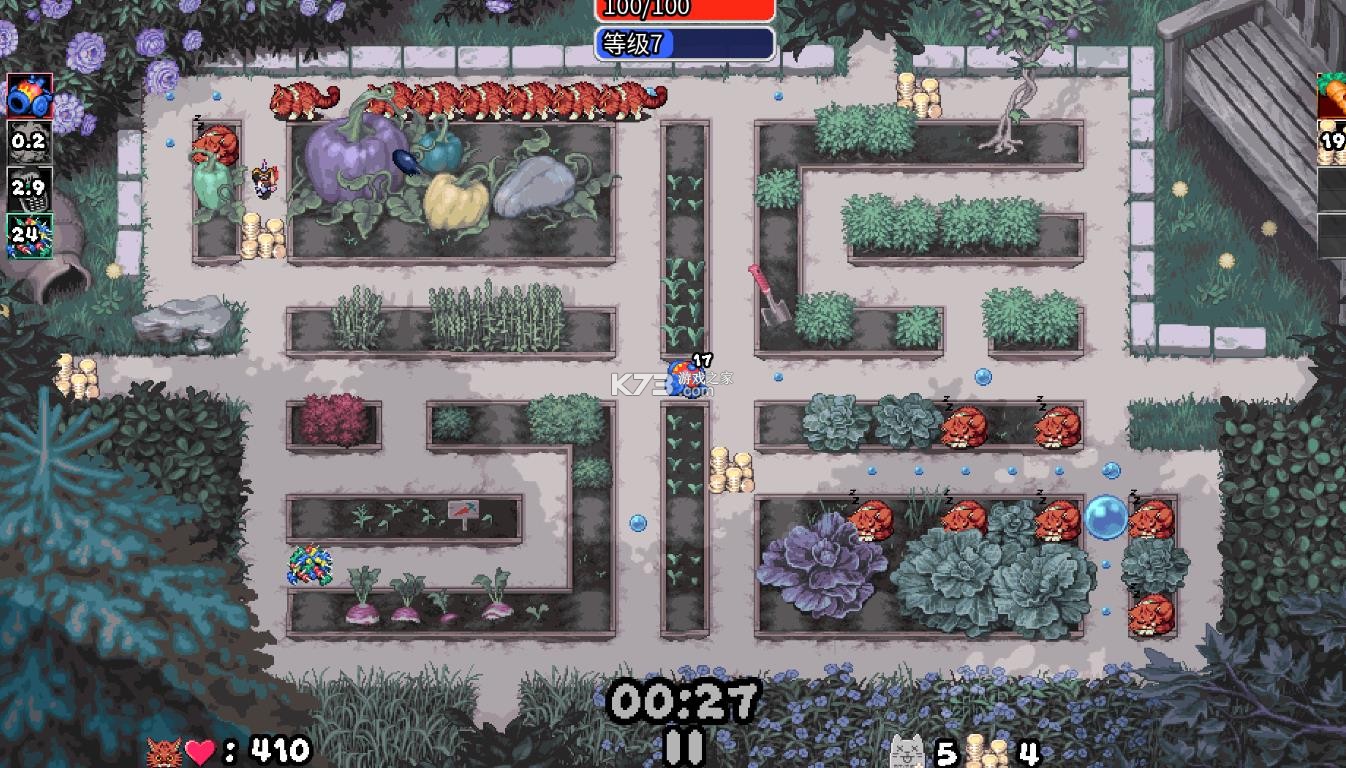Click the red 100/100 health bar
Viewport: 1346px width, 768px height.
(x=684, y=9)
